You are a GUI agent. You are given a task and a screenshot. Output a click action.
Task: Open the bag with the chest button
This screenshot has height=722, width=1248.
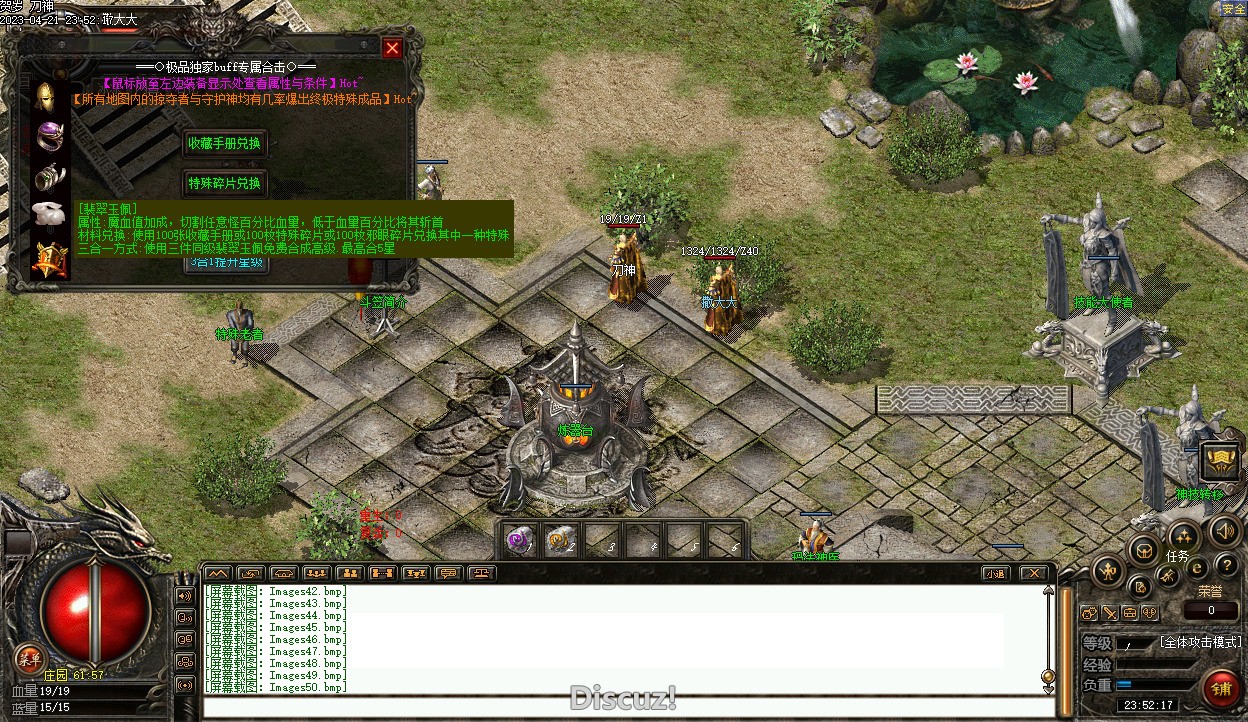click(x=1144, y=549)
